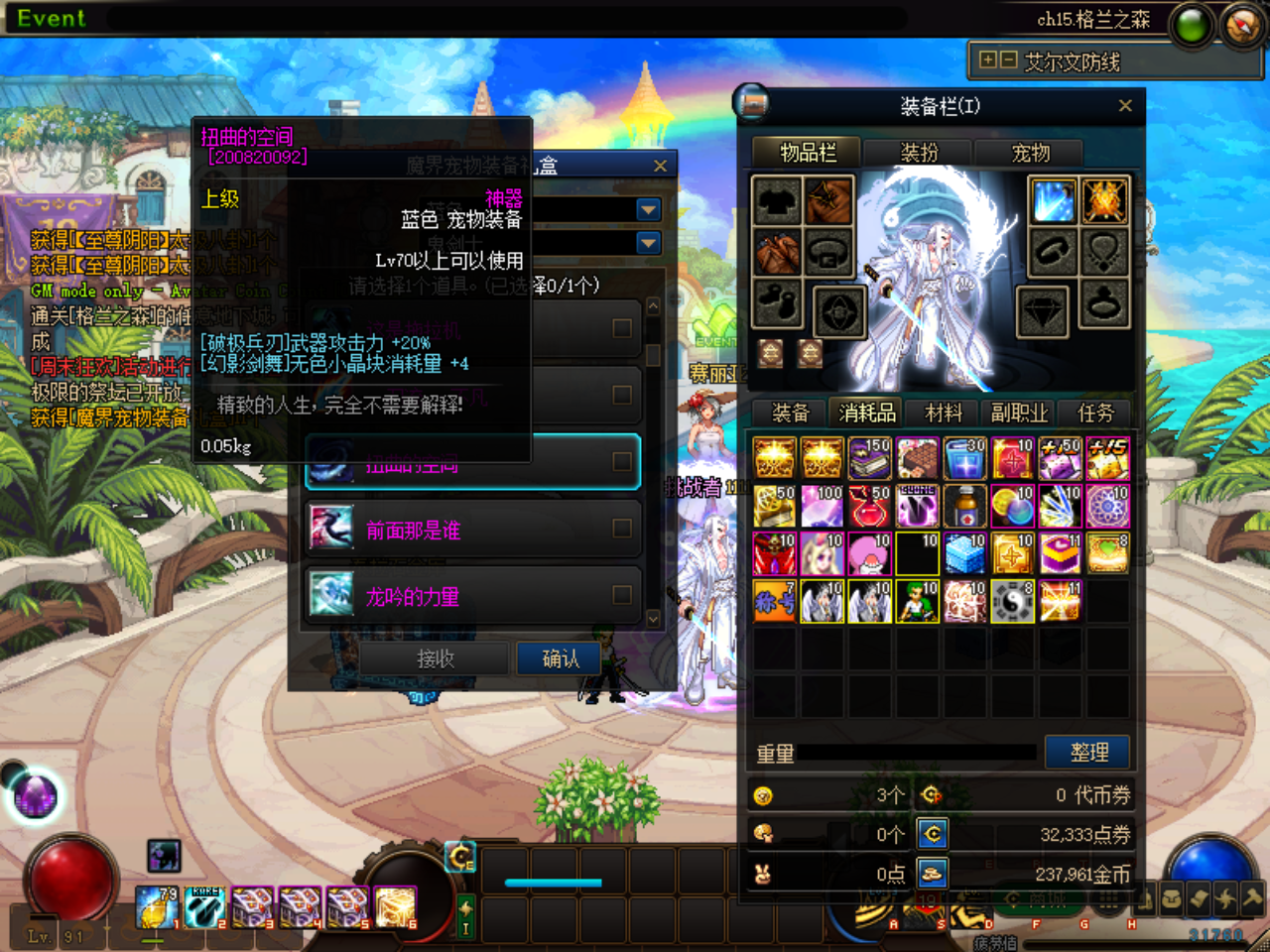Open the first blue dropdown in the gift box dialog
Viewport: 1270px width, 952px height.
[647, 209]
